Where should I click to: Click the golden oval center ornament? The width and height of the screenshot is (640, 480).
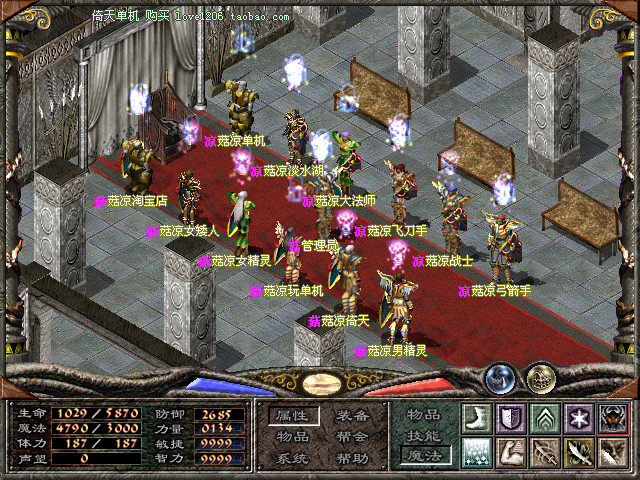(x=321, y=383)
